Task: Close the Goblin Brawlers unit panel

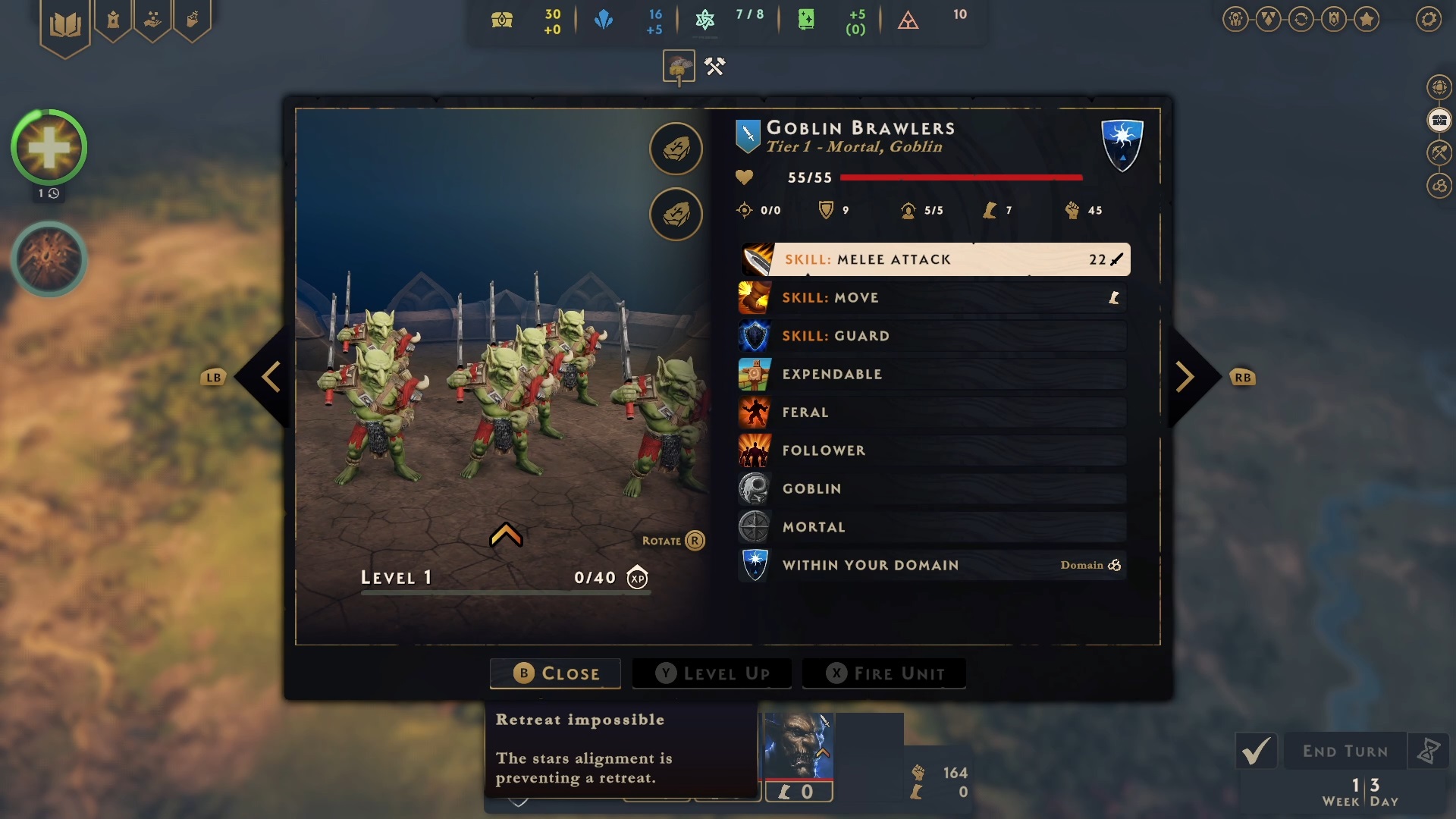Action: click(x=555, y=673)
